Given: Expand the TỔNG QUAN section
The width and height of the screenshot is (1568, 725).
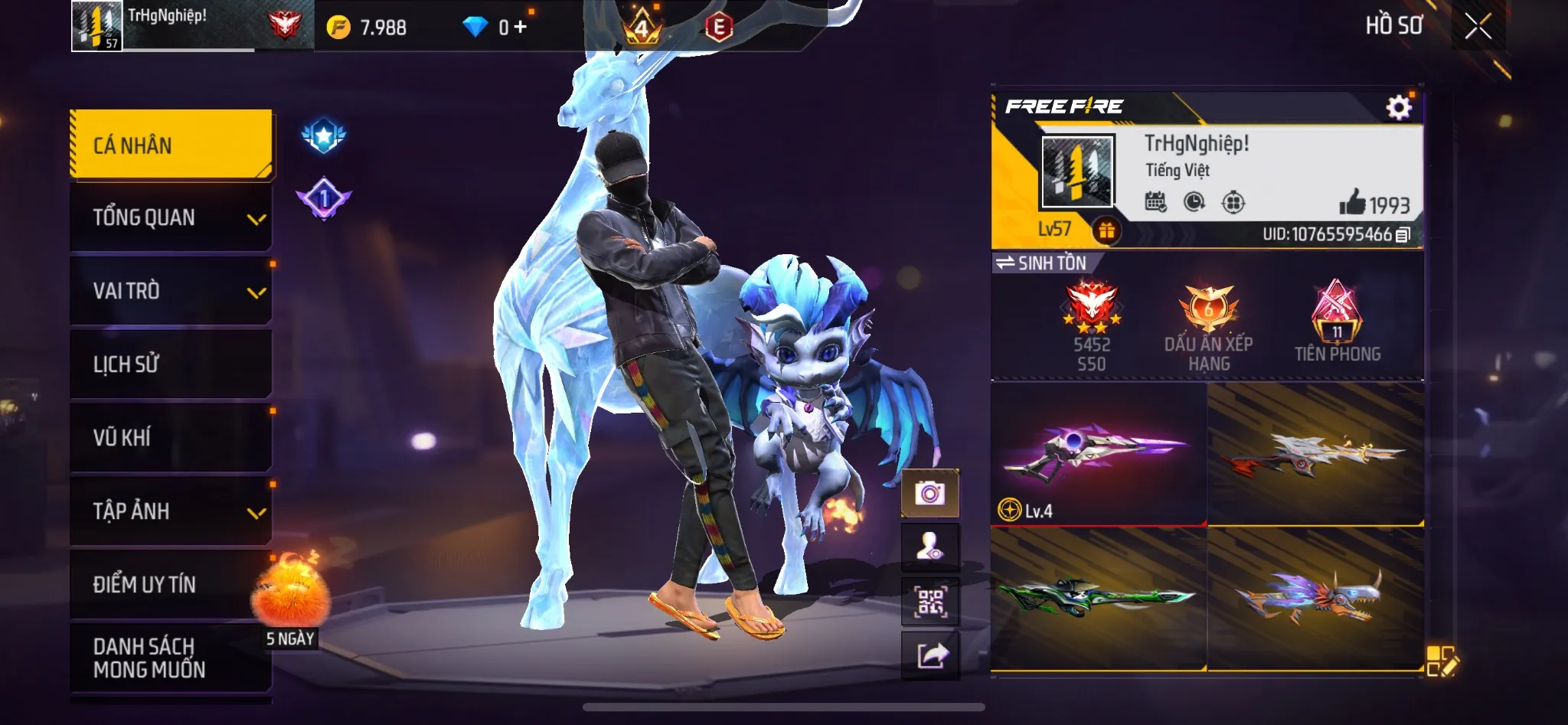Looking at the screenshot, I should 170,217.
